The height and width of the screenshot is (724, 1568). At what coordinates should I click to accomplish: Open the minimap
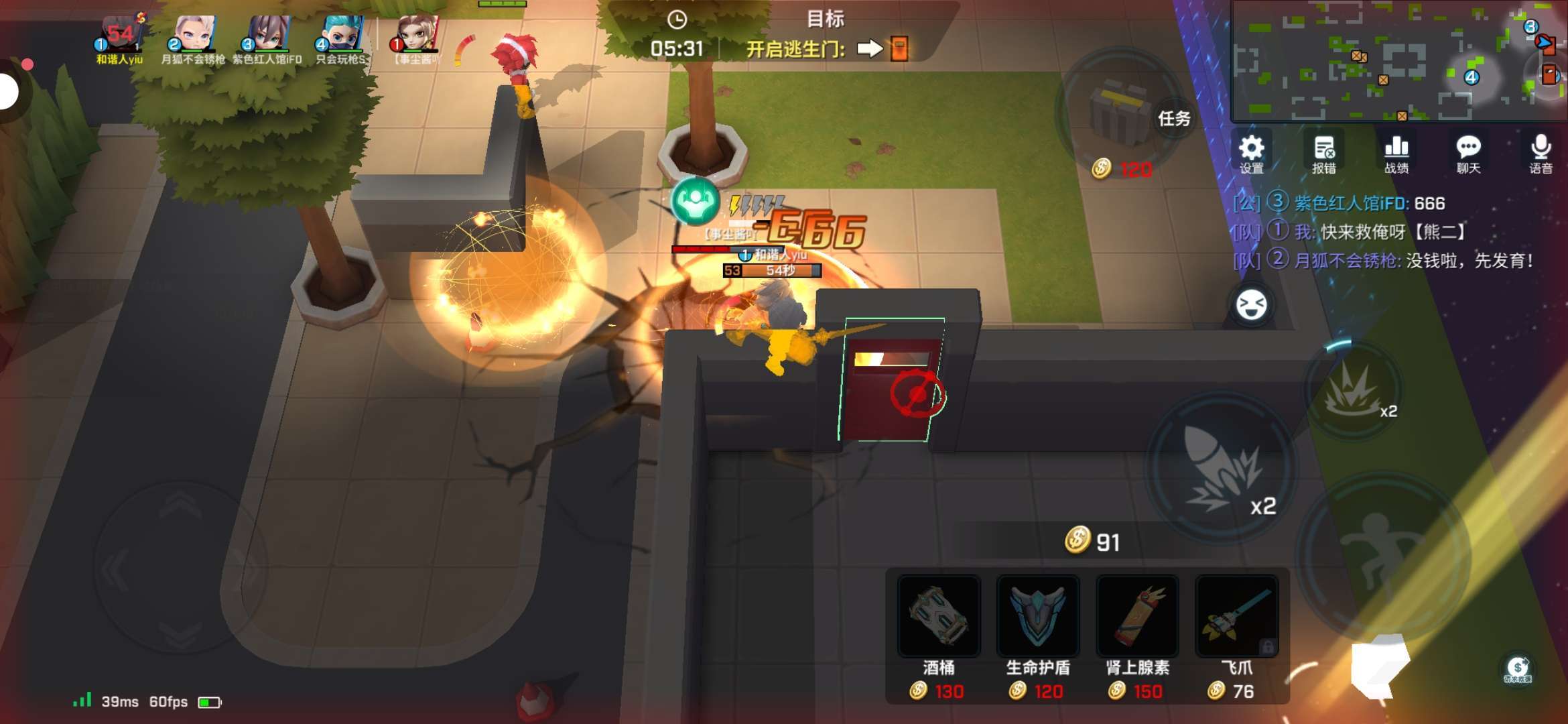(1398, 60)
